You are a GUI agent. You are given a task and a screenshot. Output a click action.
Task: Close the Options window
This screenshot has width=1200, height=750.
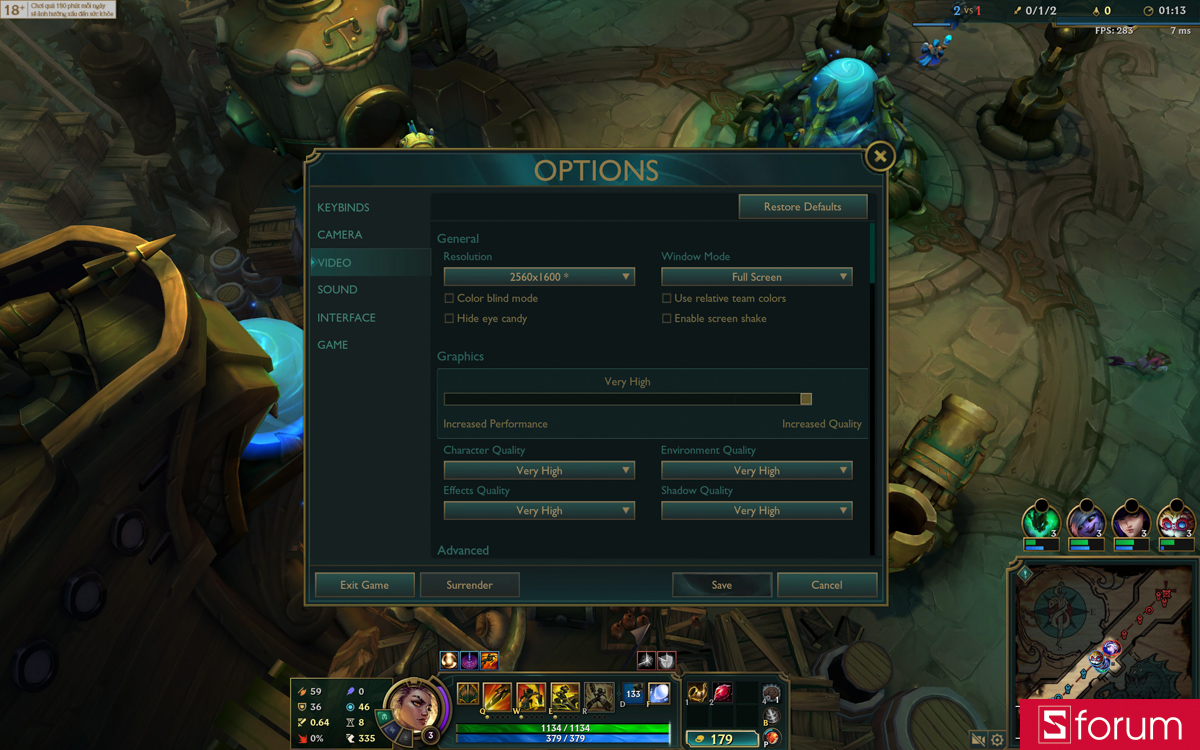click(x=879, y=157)
